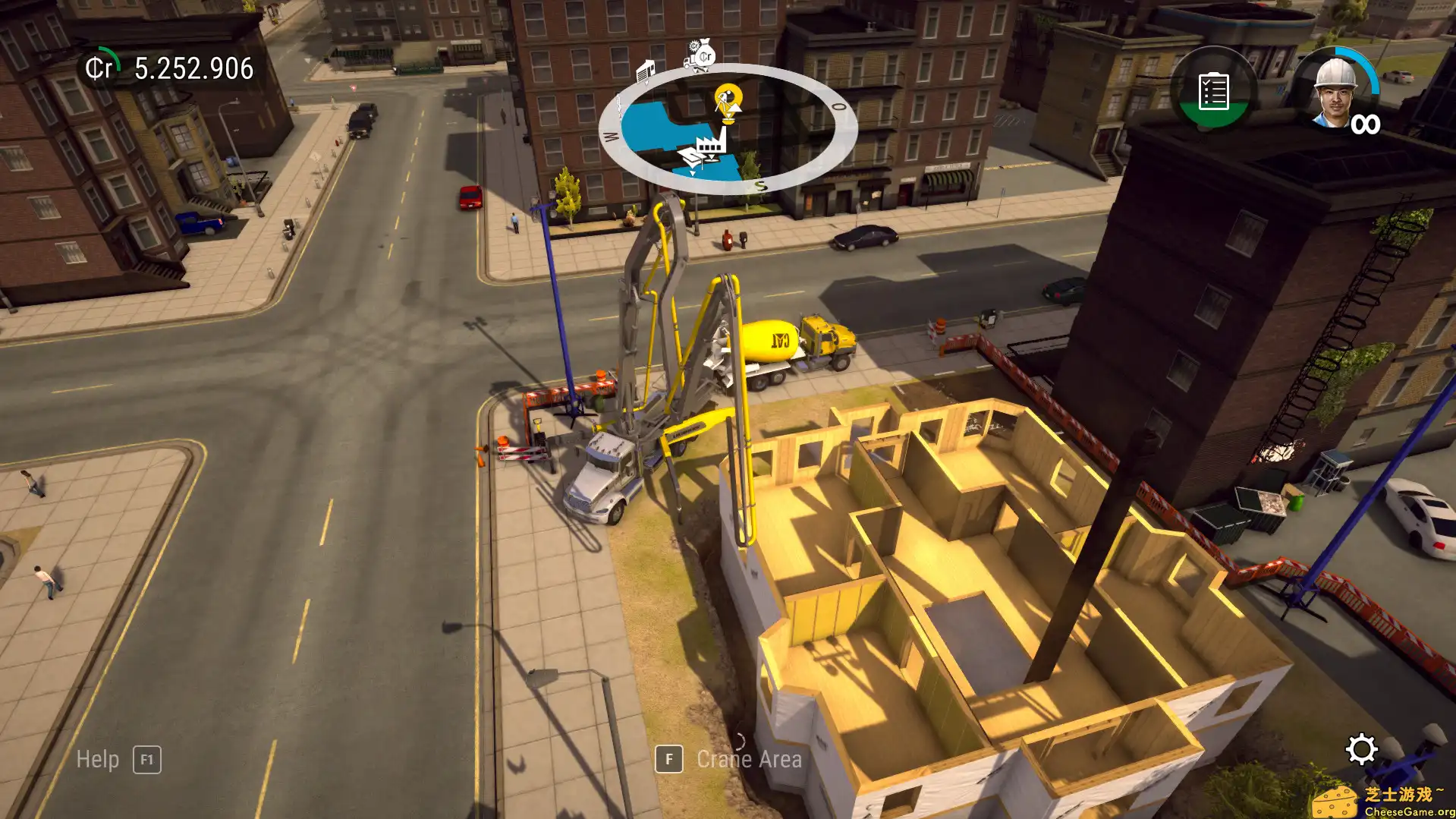Click the factory icon on the minimap

712,143
